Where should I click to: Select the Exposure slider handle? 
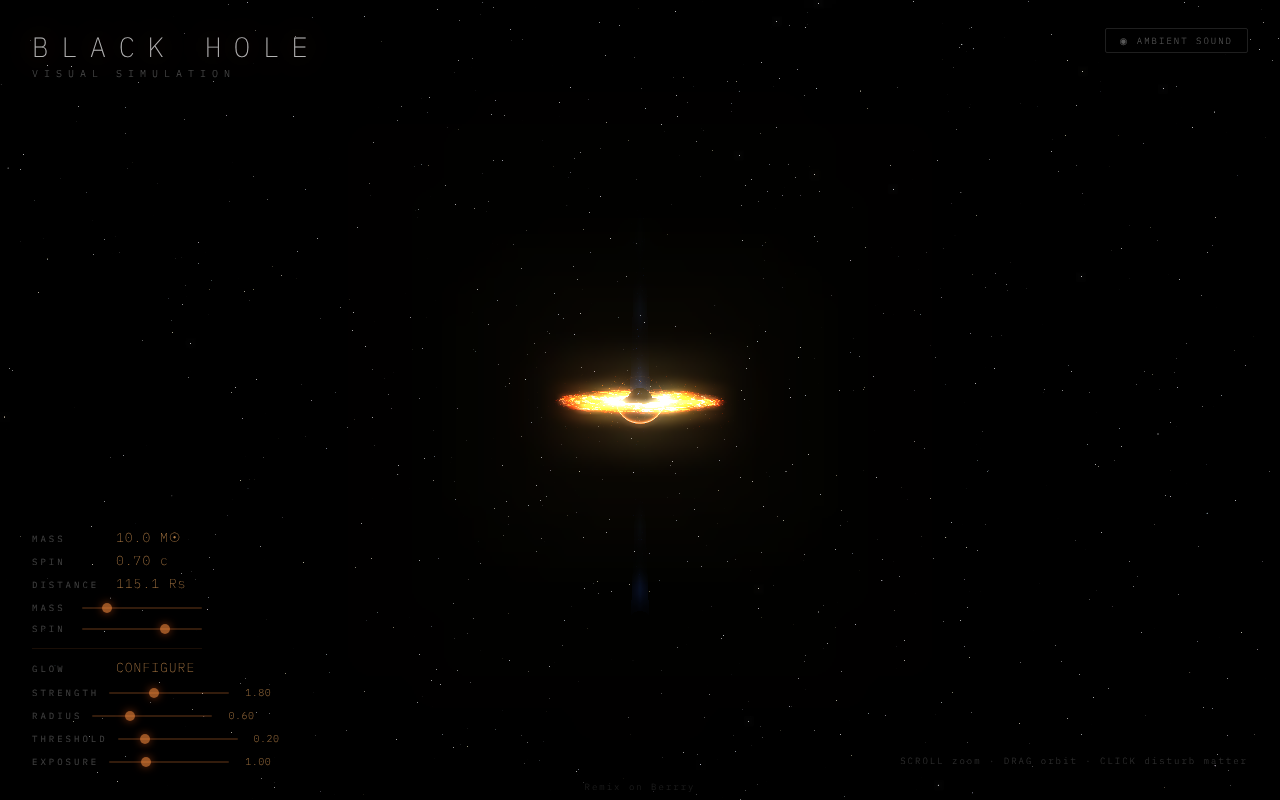coord(147,761)
